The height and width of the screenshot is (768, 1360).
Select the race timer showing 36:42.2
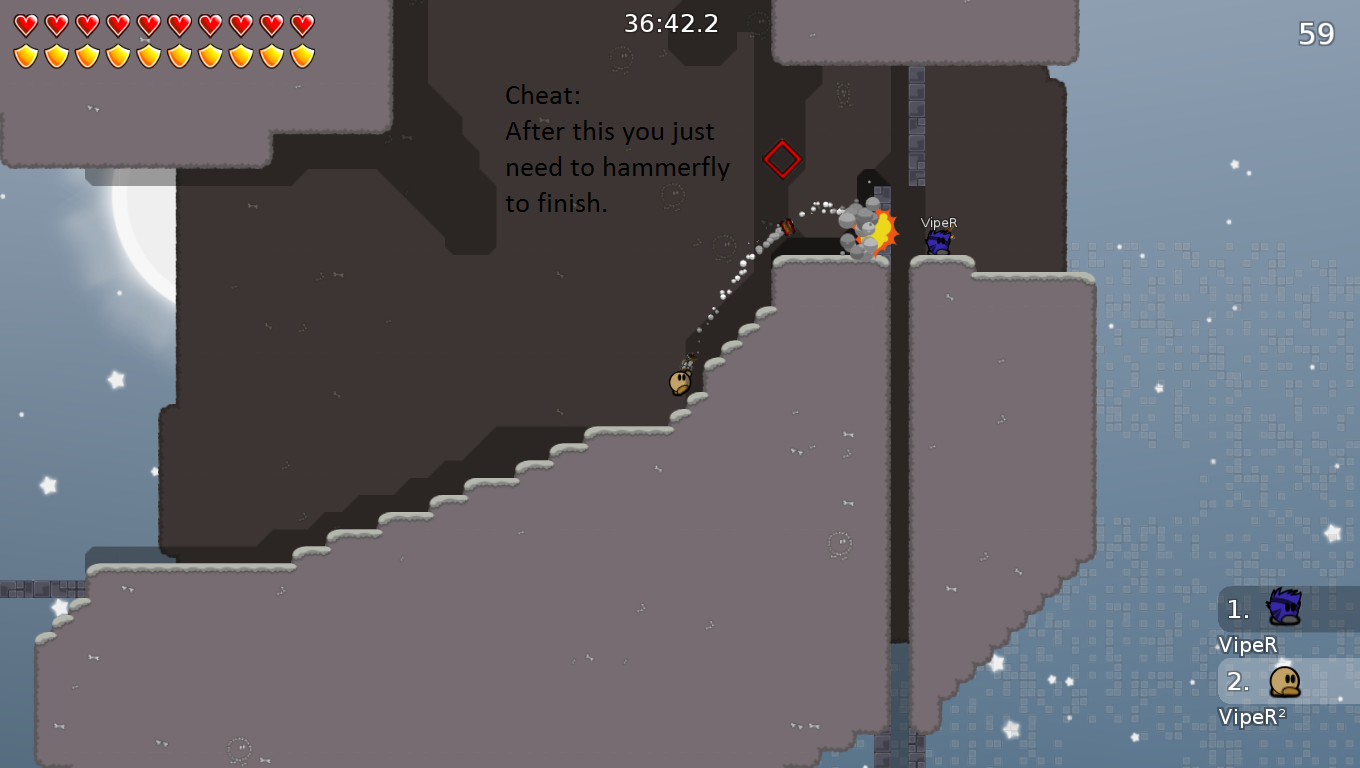click(671, 23)
